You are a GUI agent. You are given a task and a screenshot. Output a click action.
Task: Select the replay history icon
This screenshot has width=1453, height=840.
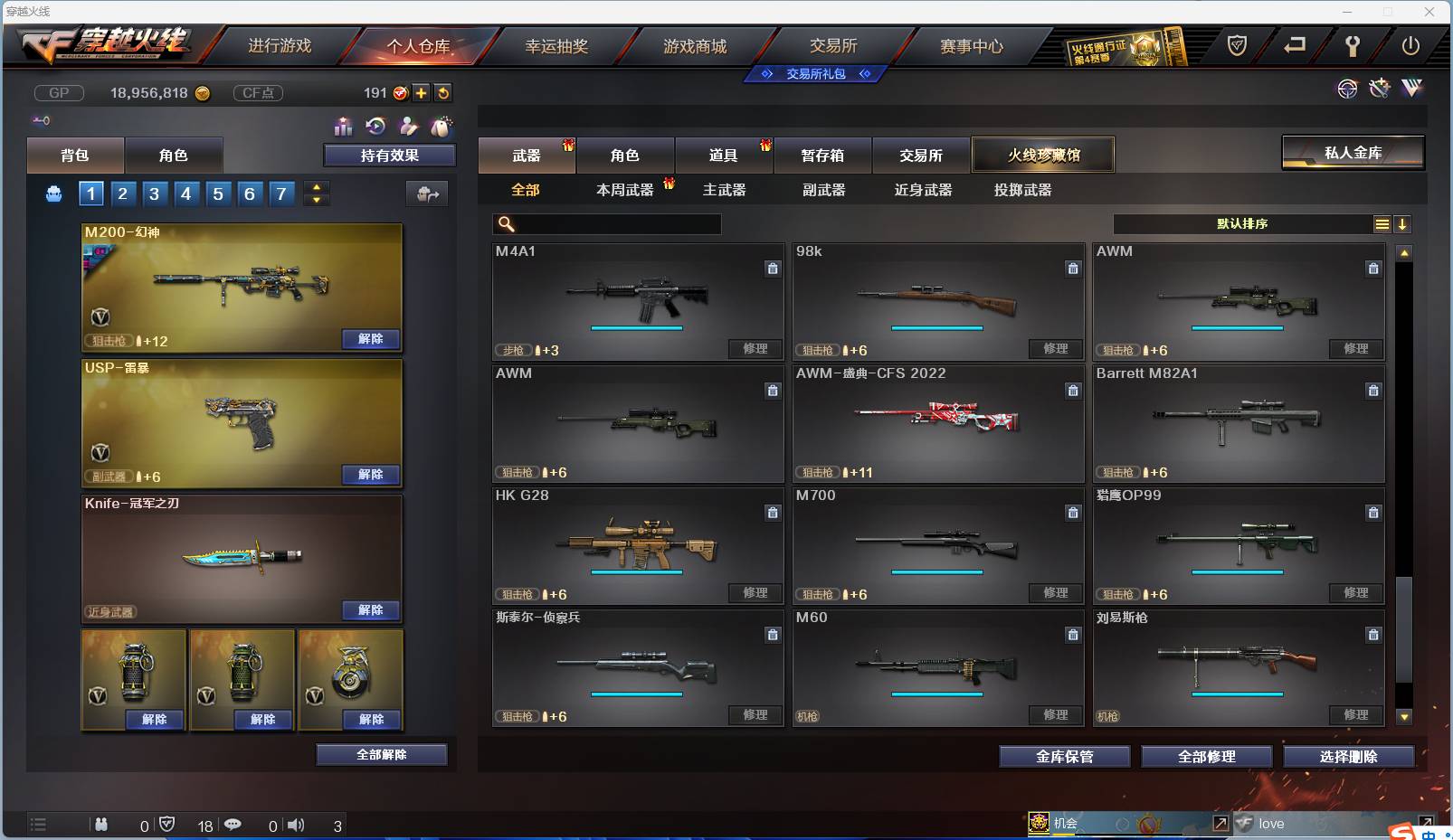pos(375,126)
